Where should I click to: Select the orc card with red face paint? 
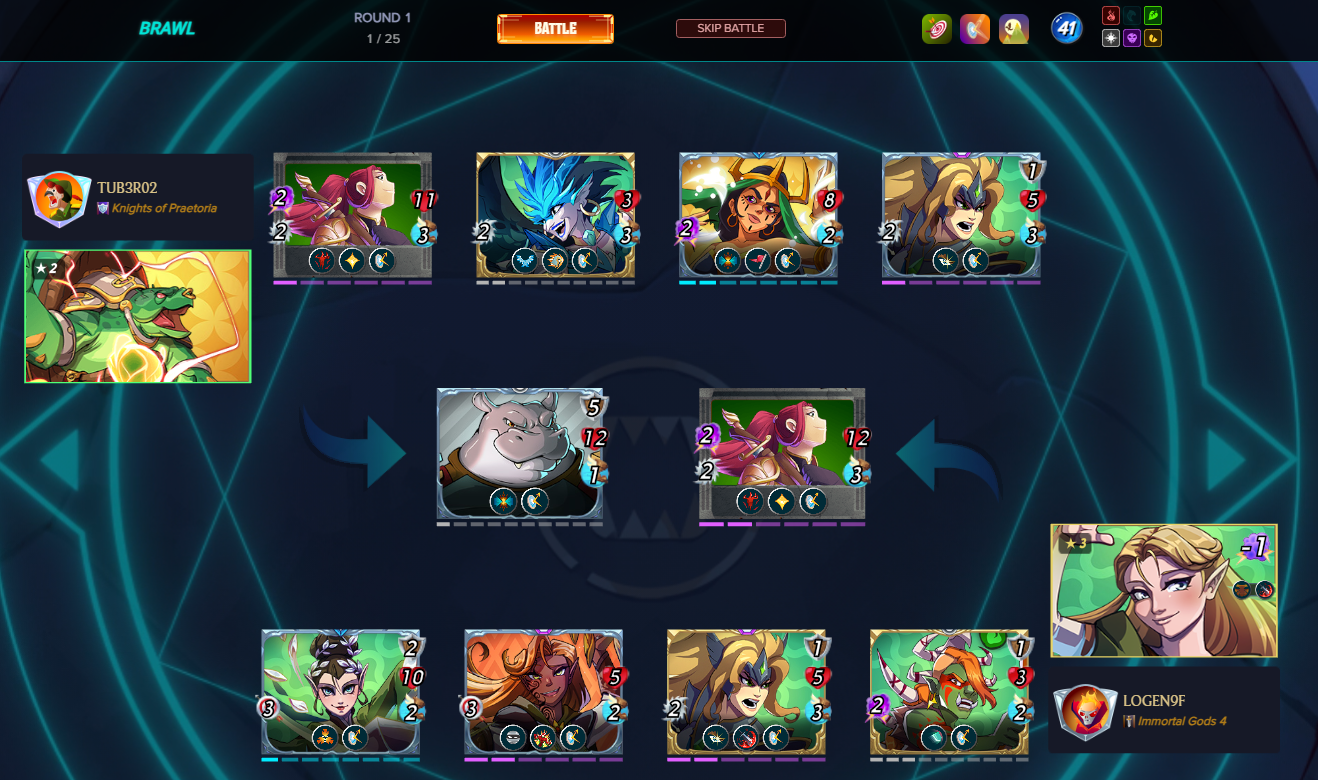(949, 692)
